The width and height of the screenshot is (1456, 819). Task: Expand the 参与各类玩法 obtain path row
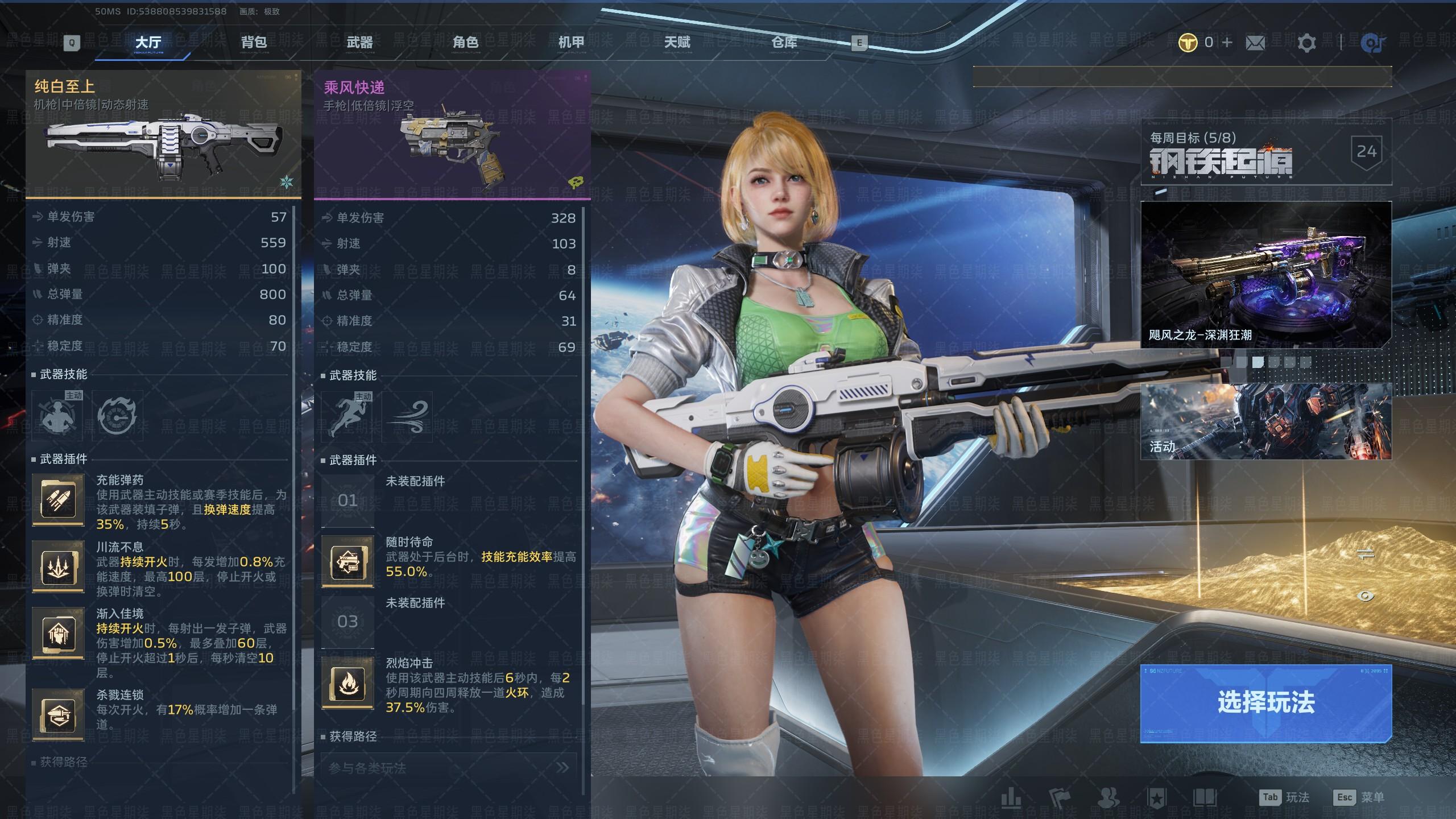[x=449, y=768]
